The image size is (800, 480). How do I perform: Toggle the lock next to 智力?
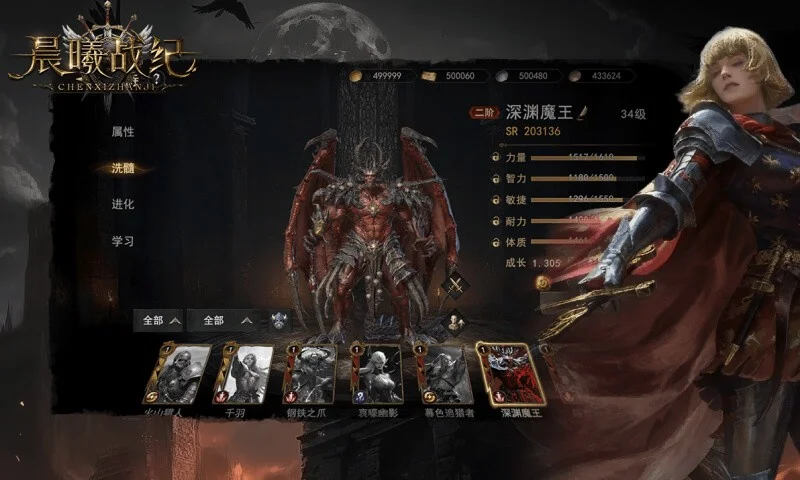click(x=496, y=178)
